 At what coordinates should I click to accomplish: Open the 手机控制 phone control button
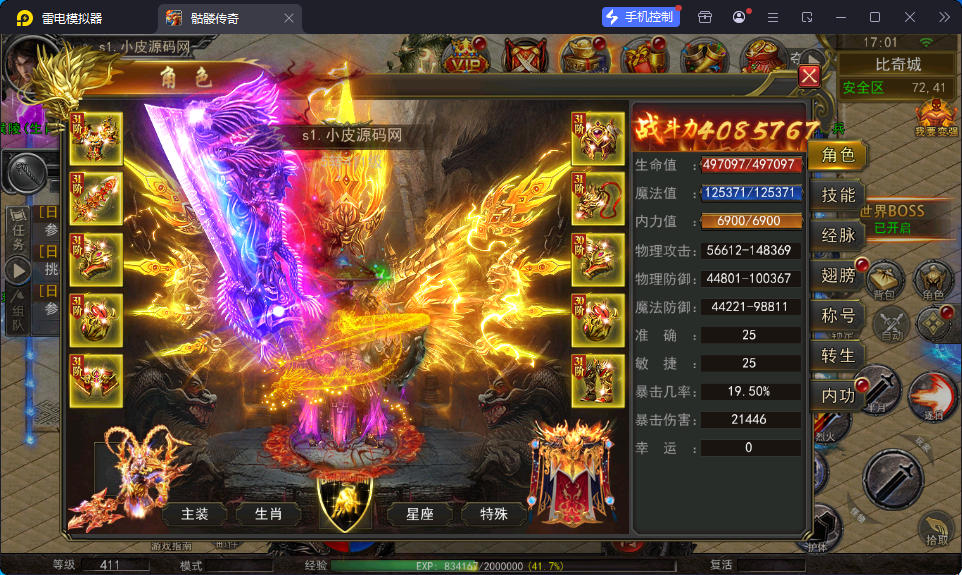(x=638, y=17)
